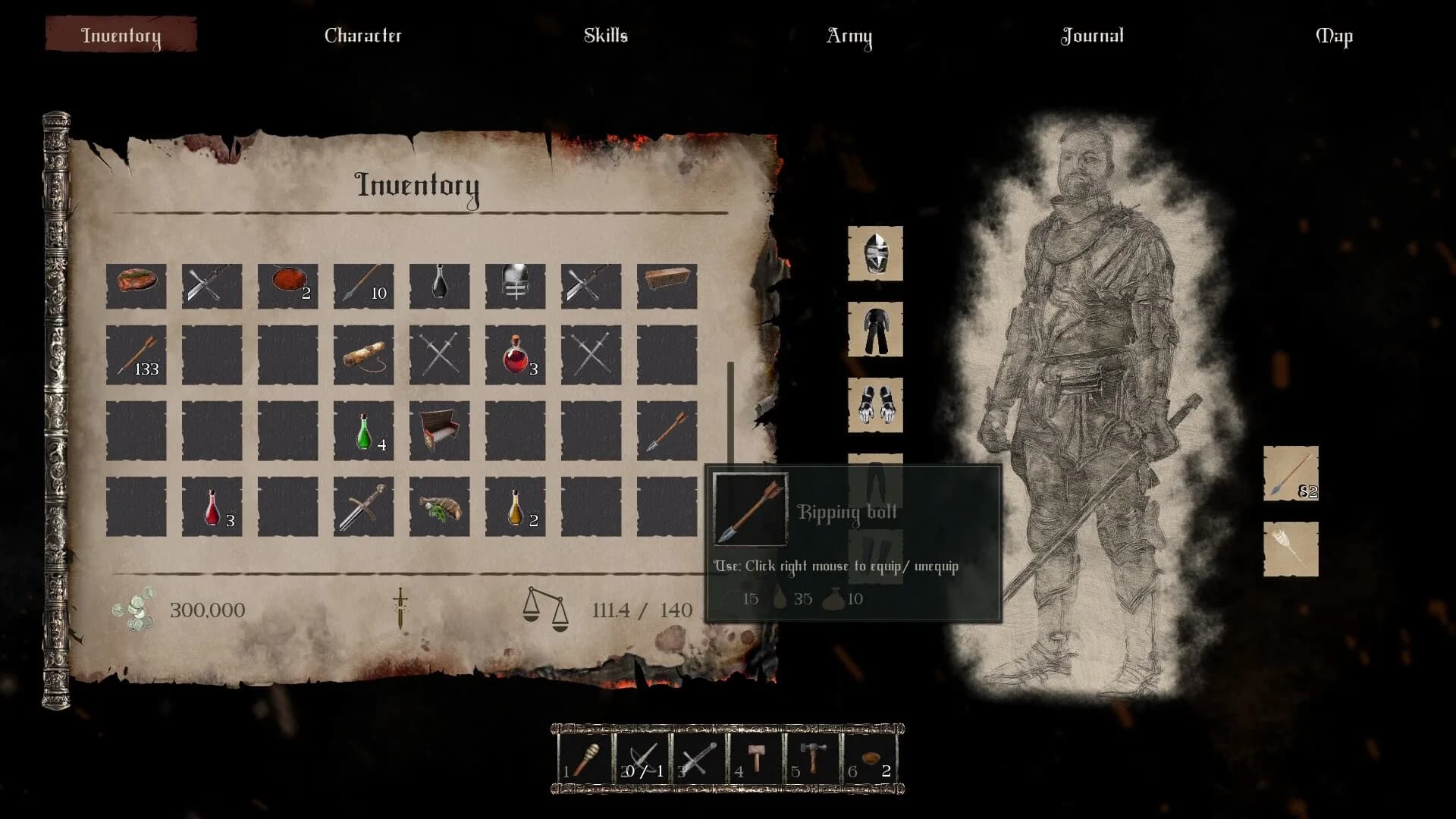Screen dimensions: 1456x819
Task: Click the equipped gauntlets slot
Action: pos(875,405)
